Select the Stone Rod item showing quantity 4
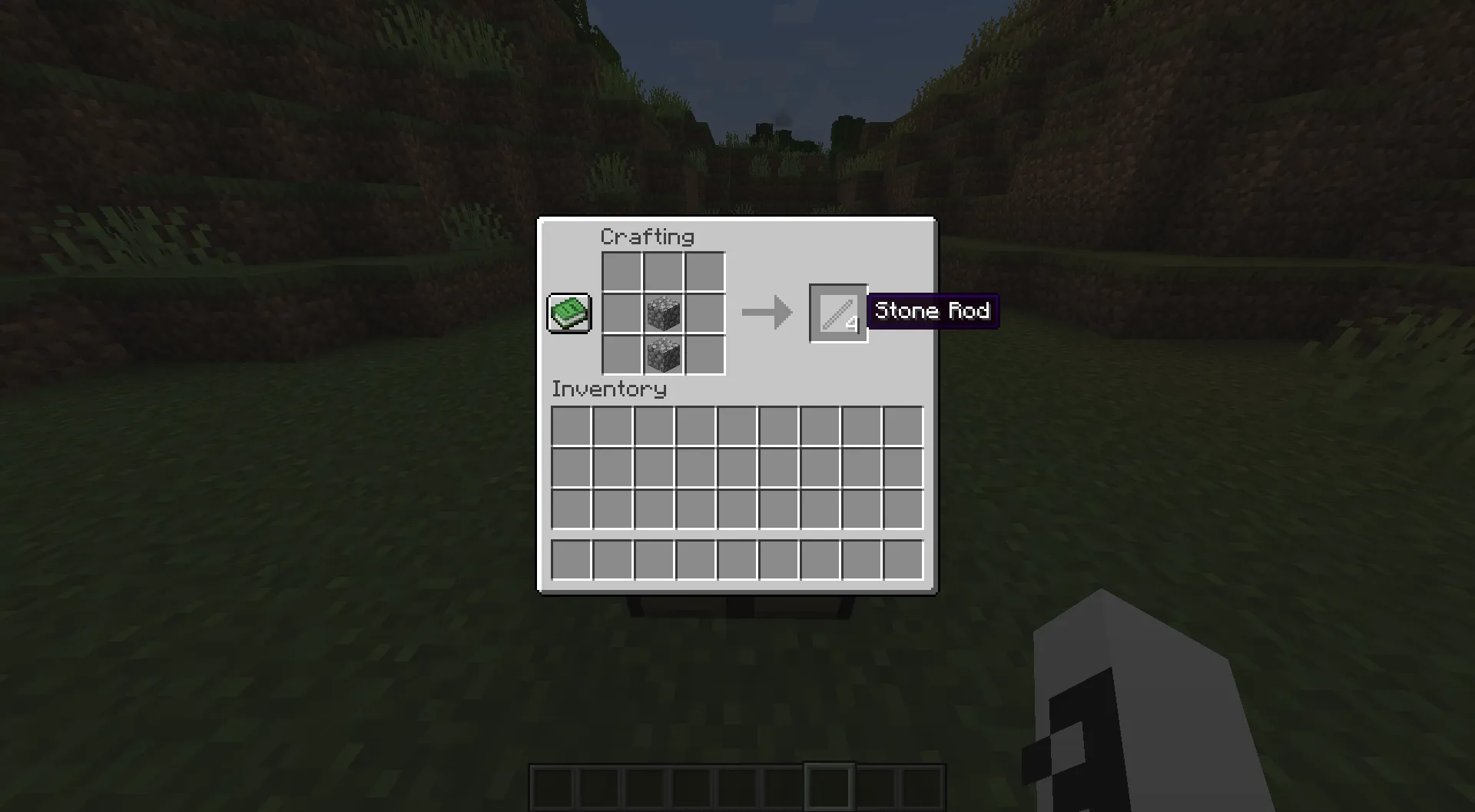1475x812 pixels. click(837, 312)
